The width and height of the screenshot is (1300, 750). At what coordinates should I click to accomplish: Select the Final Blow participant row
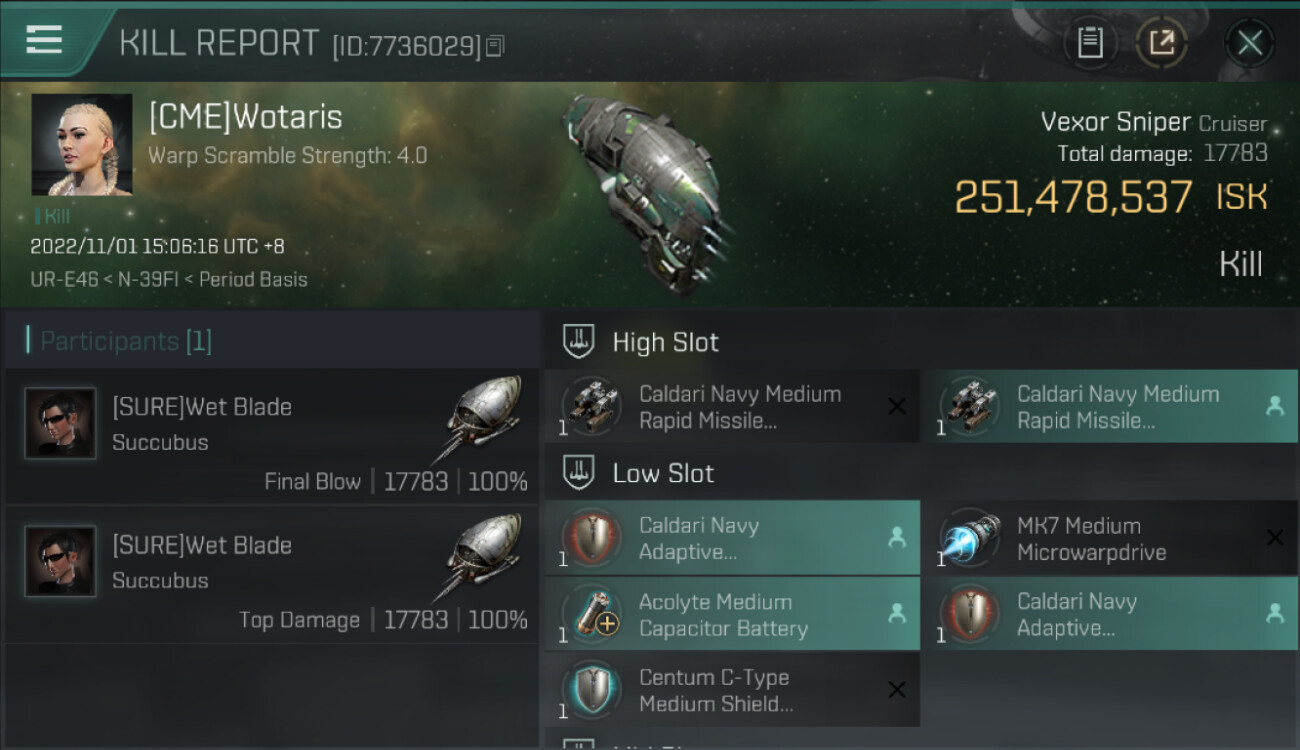coord(272,438)
